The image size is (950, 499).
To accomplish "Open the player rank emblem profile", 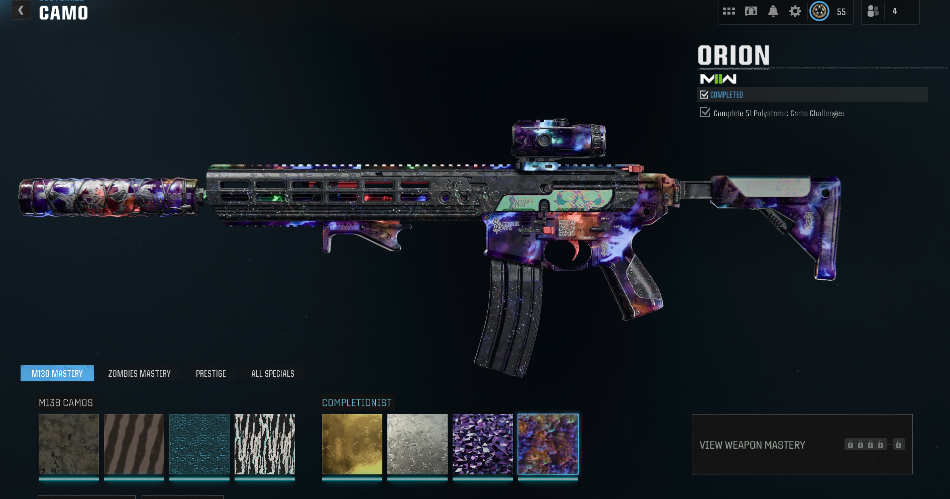I will (819, 11).
